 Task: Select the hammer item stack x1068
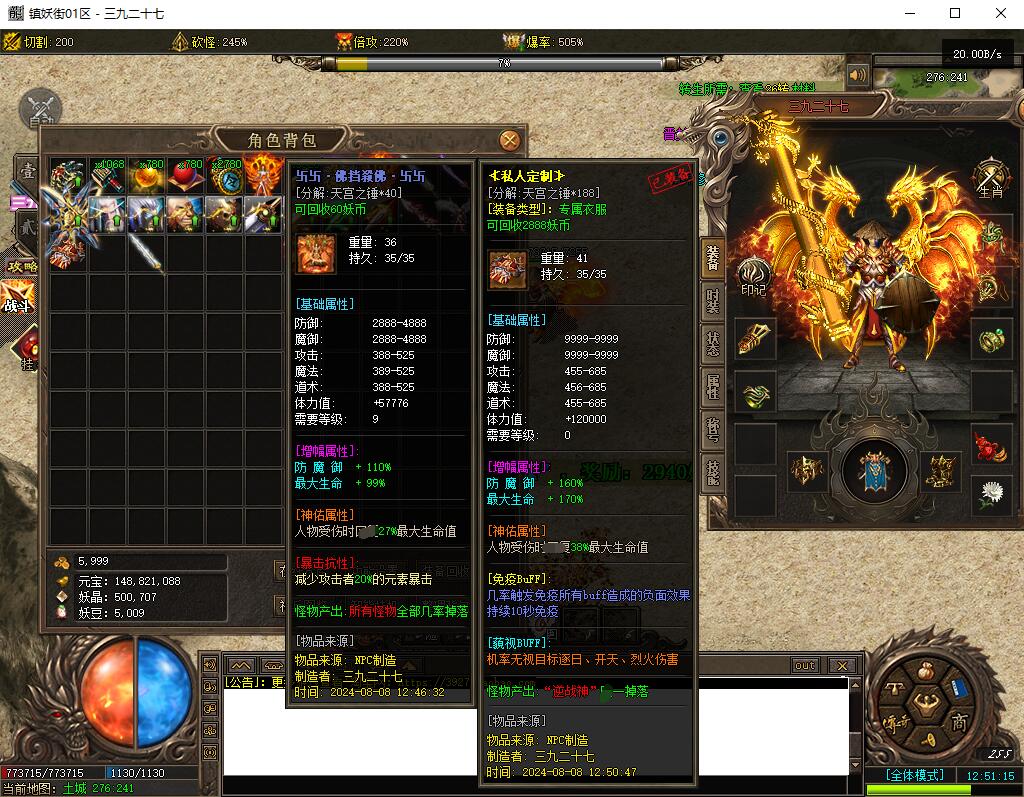pos(107,176)
